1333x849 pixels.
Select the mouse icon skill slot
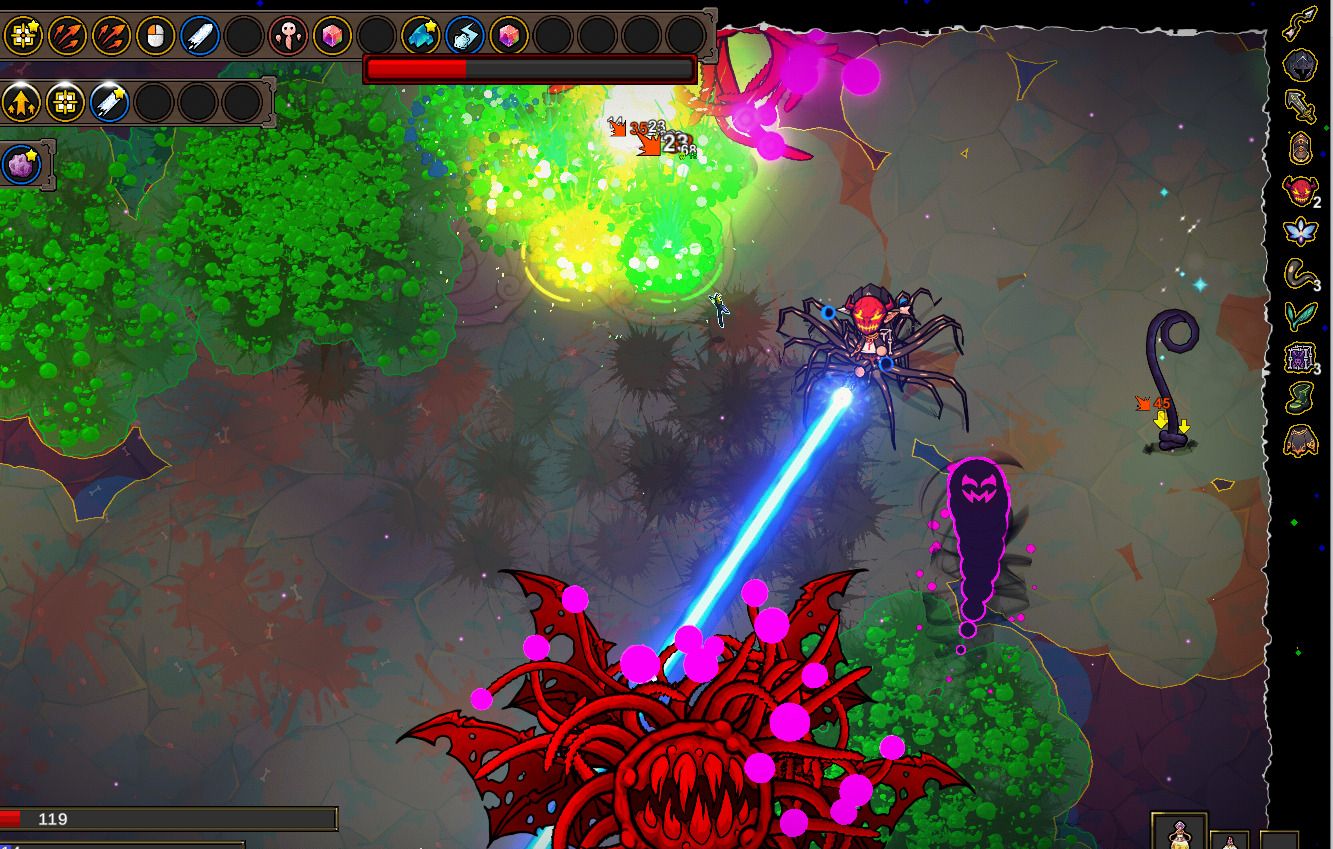[x=156, y=37]
